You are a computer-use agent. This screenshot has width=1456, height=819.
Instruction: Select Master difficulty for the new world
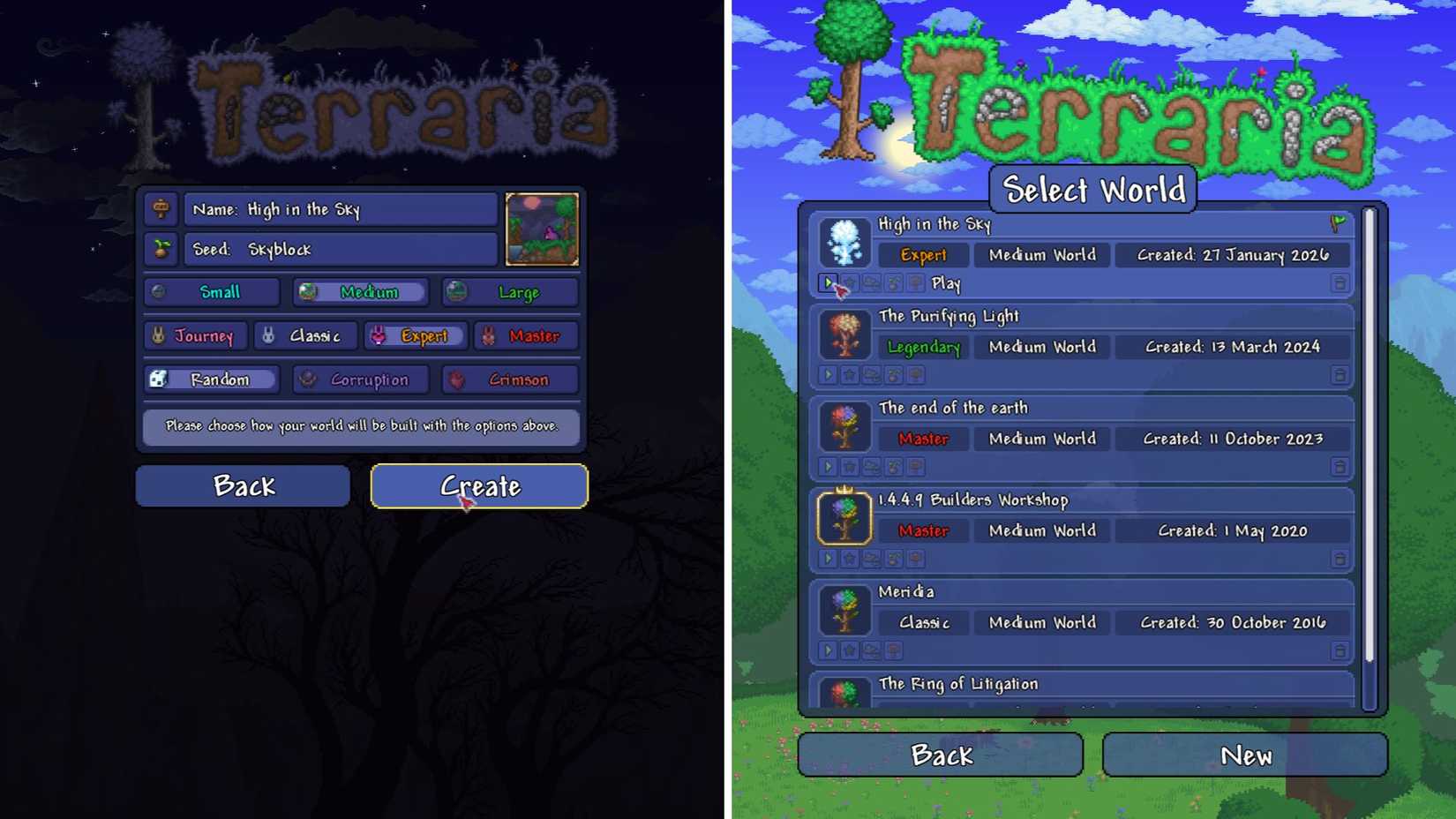pyautogui.click(x=526, y=335)
